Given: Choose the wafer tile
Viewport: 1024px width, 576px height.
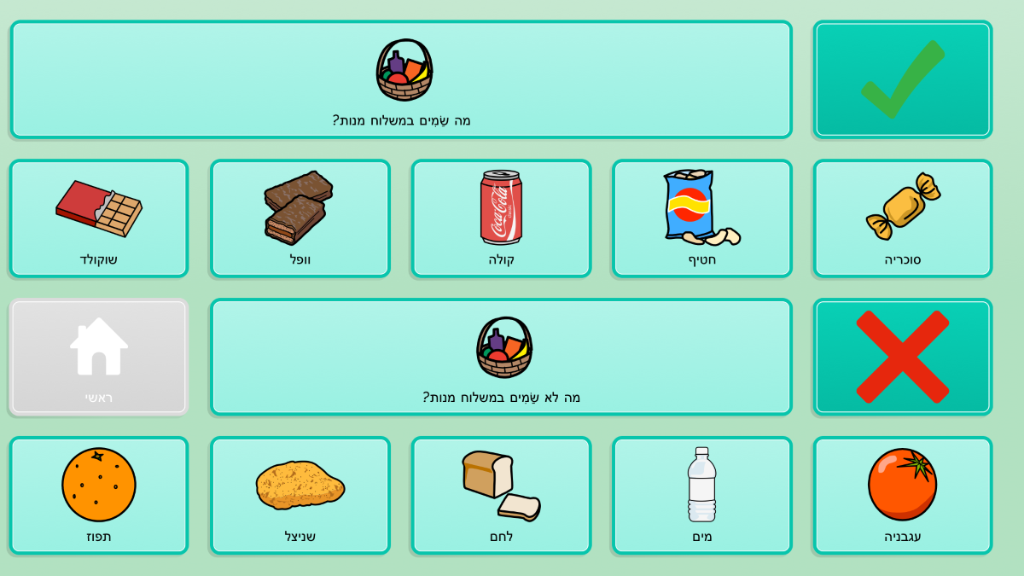Looking at the screenshot, I should tap(300, 218).
